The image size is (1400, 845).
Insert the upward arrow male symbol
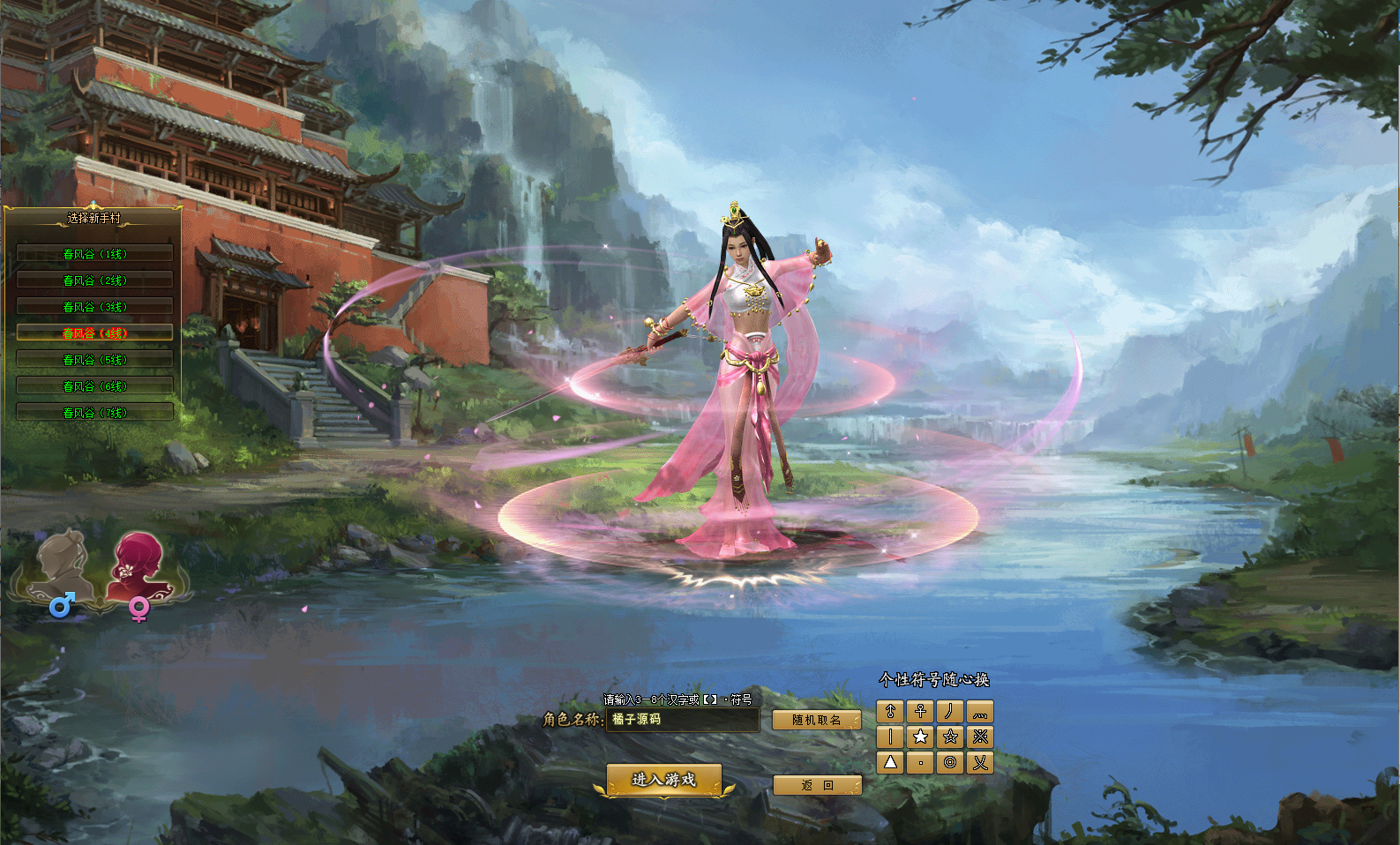click(890, 711)
